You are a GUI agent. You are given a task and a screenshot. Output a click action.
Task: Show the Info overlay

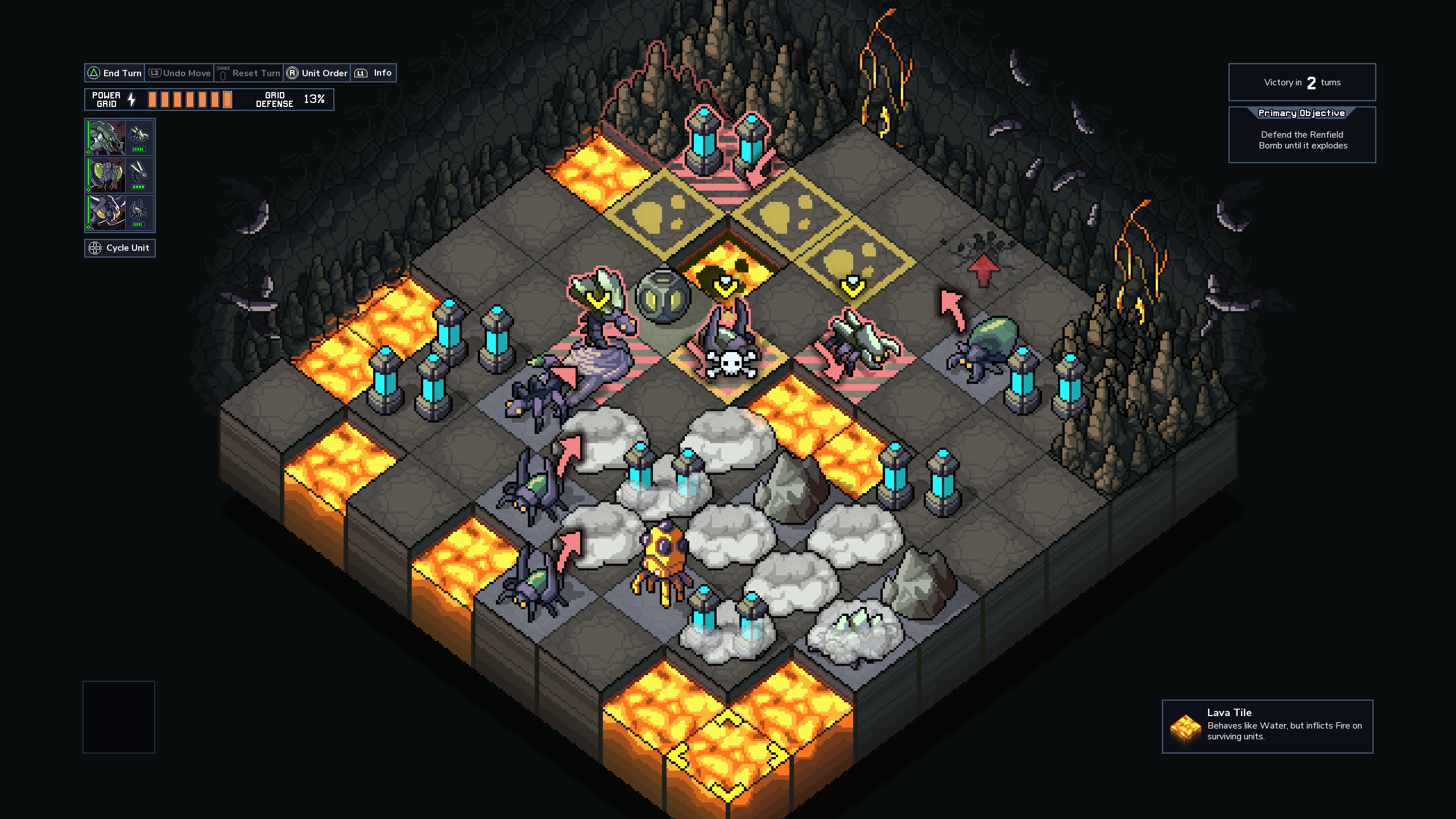click(x=374, y=73)
